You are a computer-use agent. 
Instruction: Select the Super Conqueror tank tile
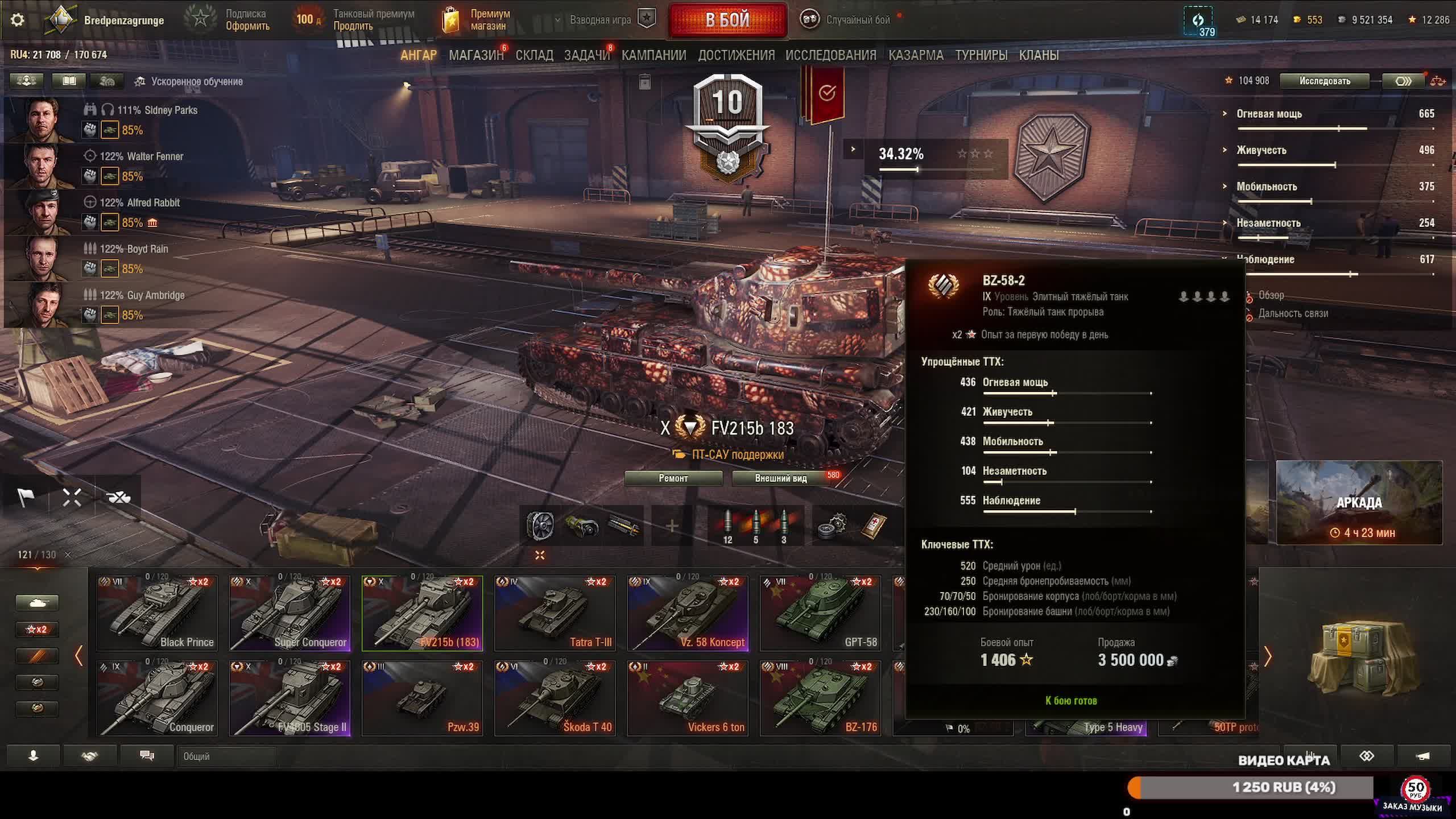[x=290, y=613]
